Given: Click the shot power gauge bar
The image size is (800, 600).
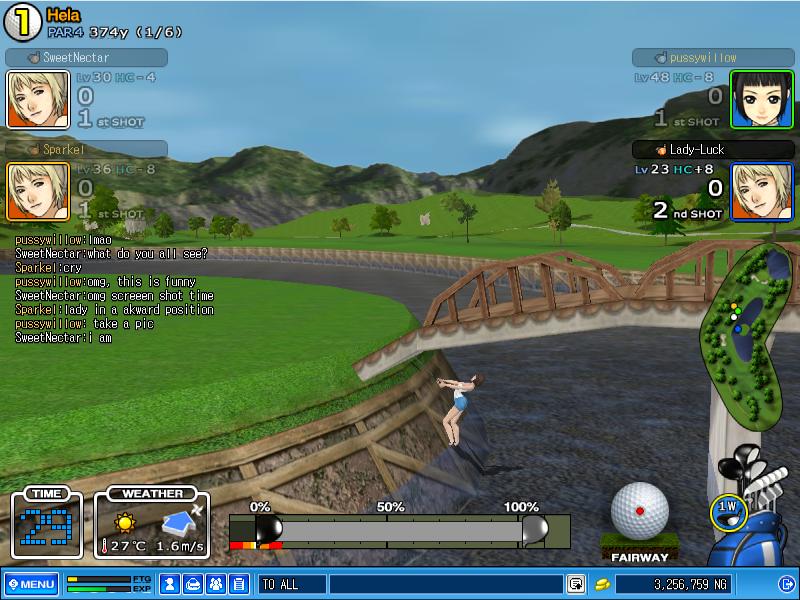Looking at the screenshot, I should [x=400, y=529].
